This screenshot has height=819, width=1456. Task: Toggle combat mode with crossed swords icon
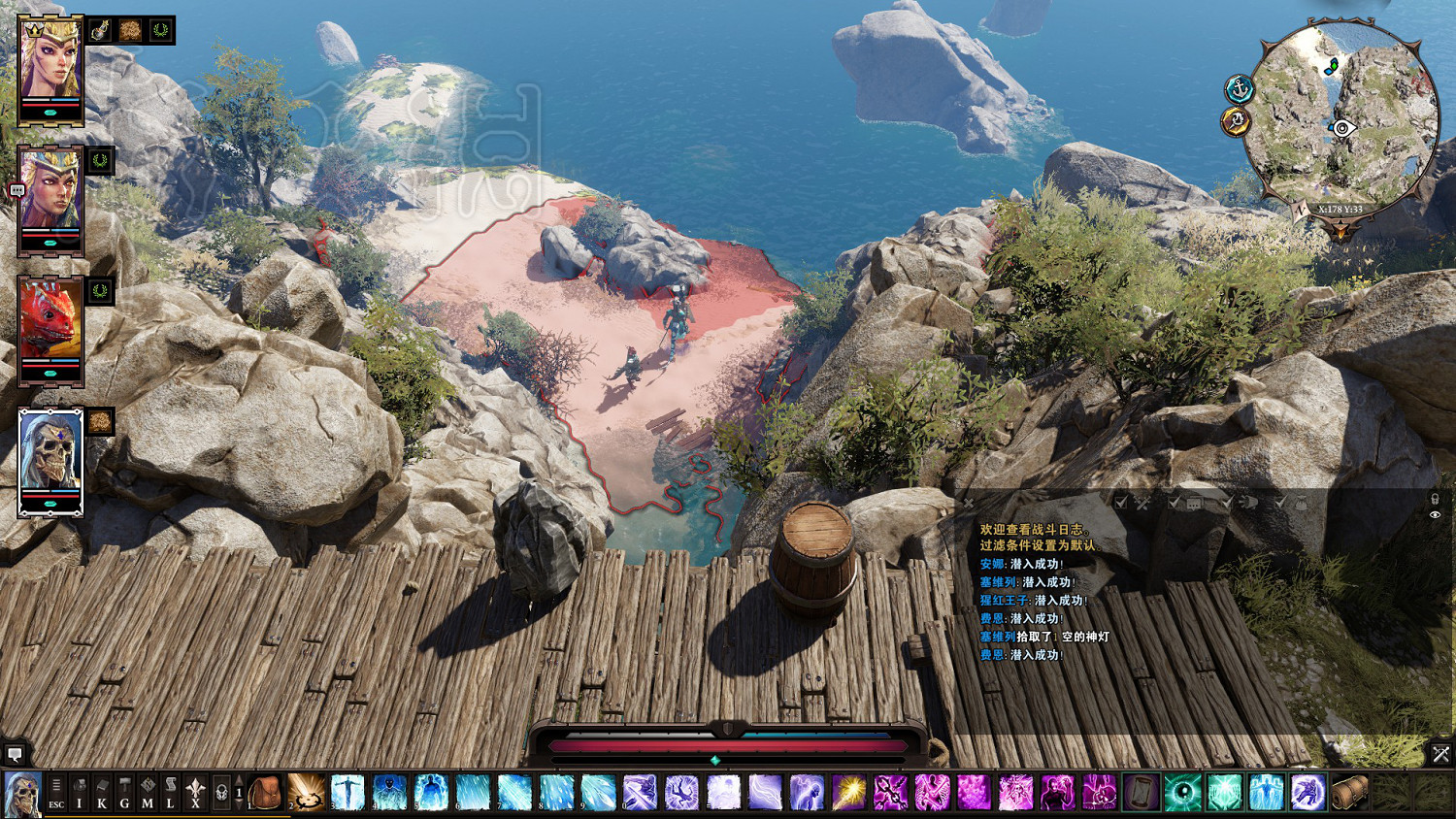[x=1440, y=753]
